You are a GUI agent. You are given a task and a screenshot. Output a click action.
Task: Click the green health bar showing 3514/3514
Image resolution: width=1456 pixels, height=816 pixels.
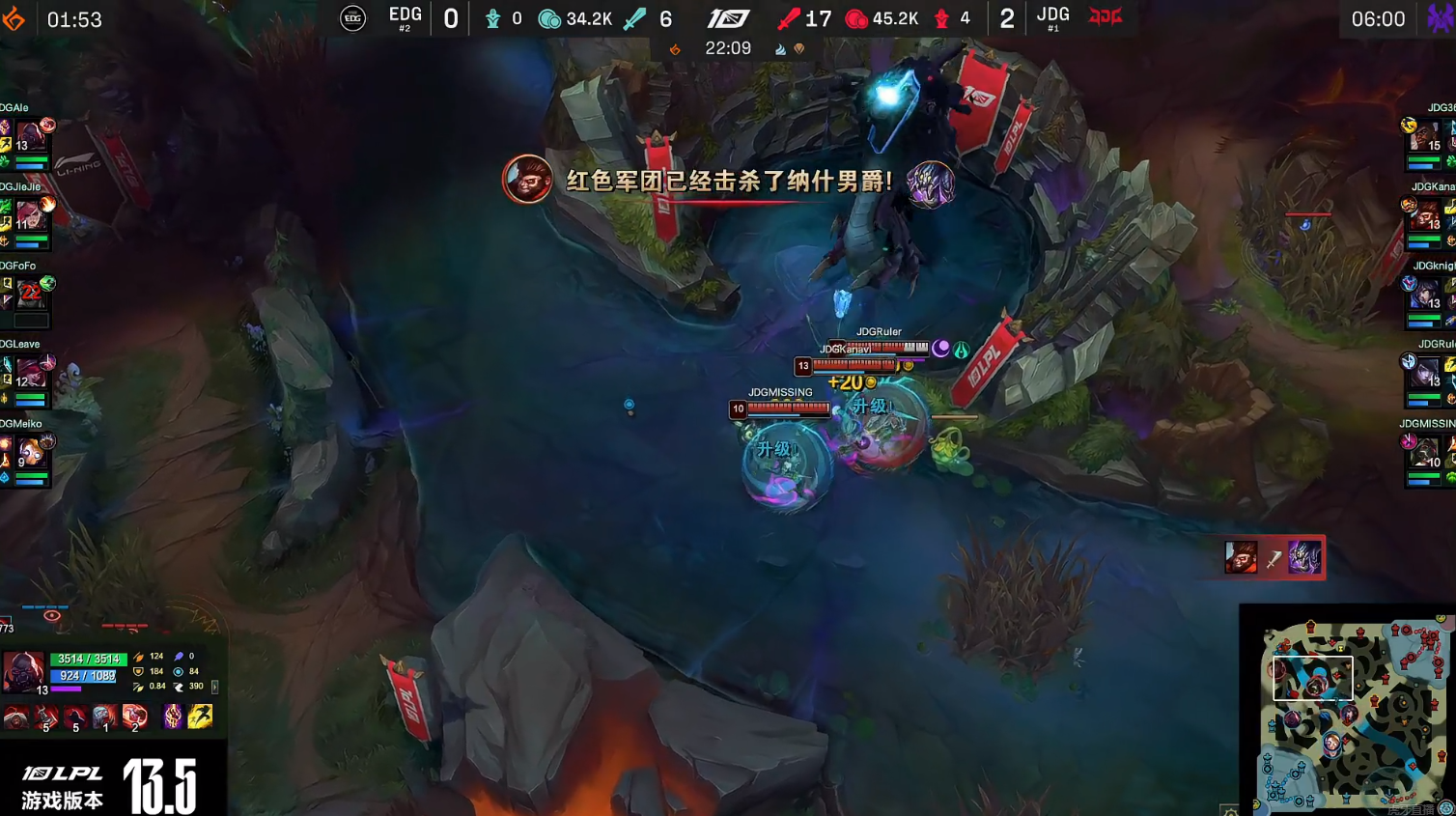pyautogui.click(x=89, y=659)
